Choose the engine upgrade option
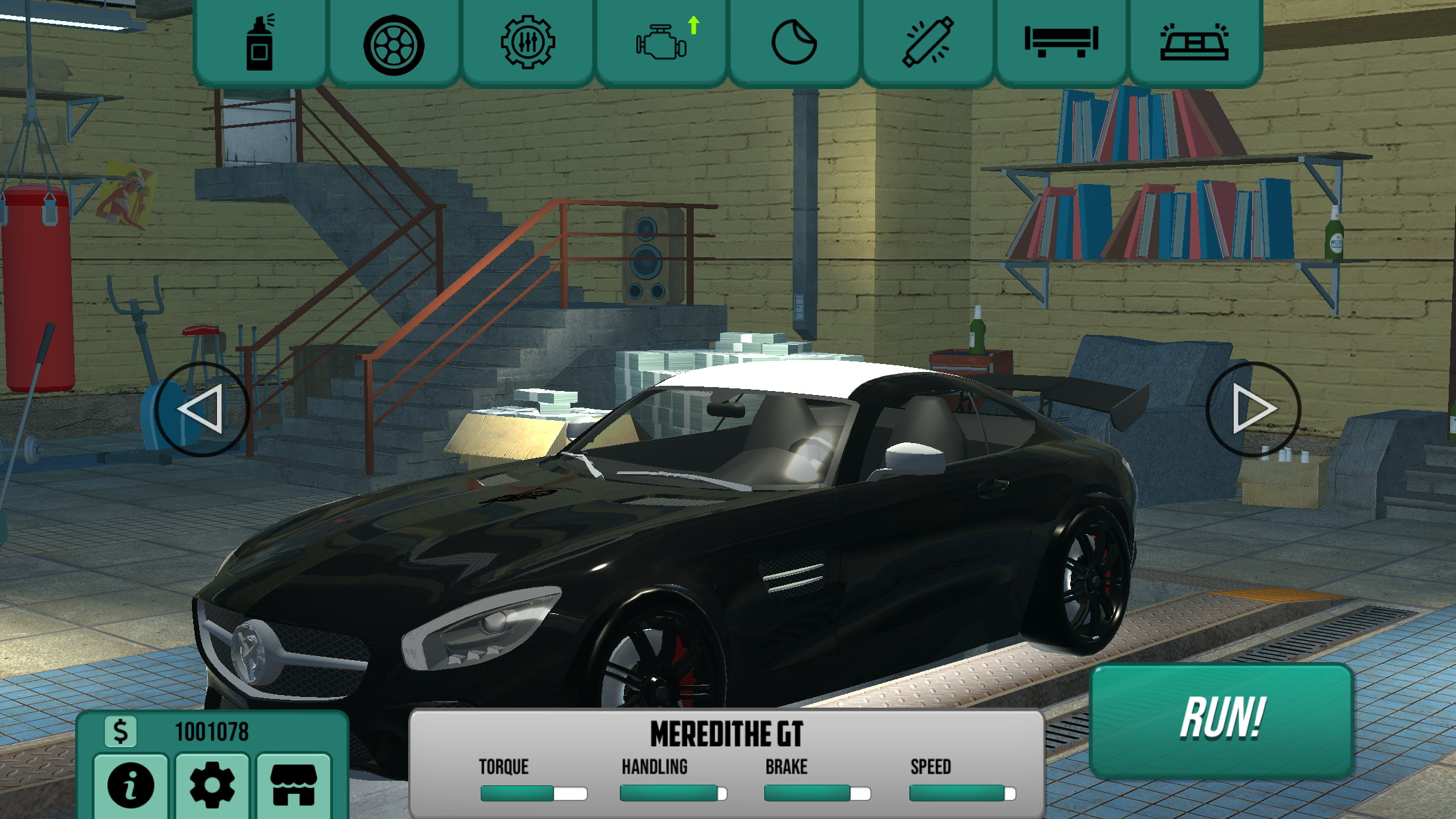The image size is (1456, 819). 662,44
